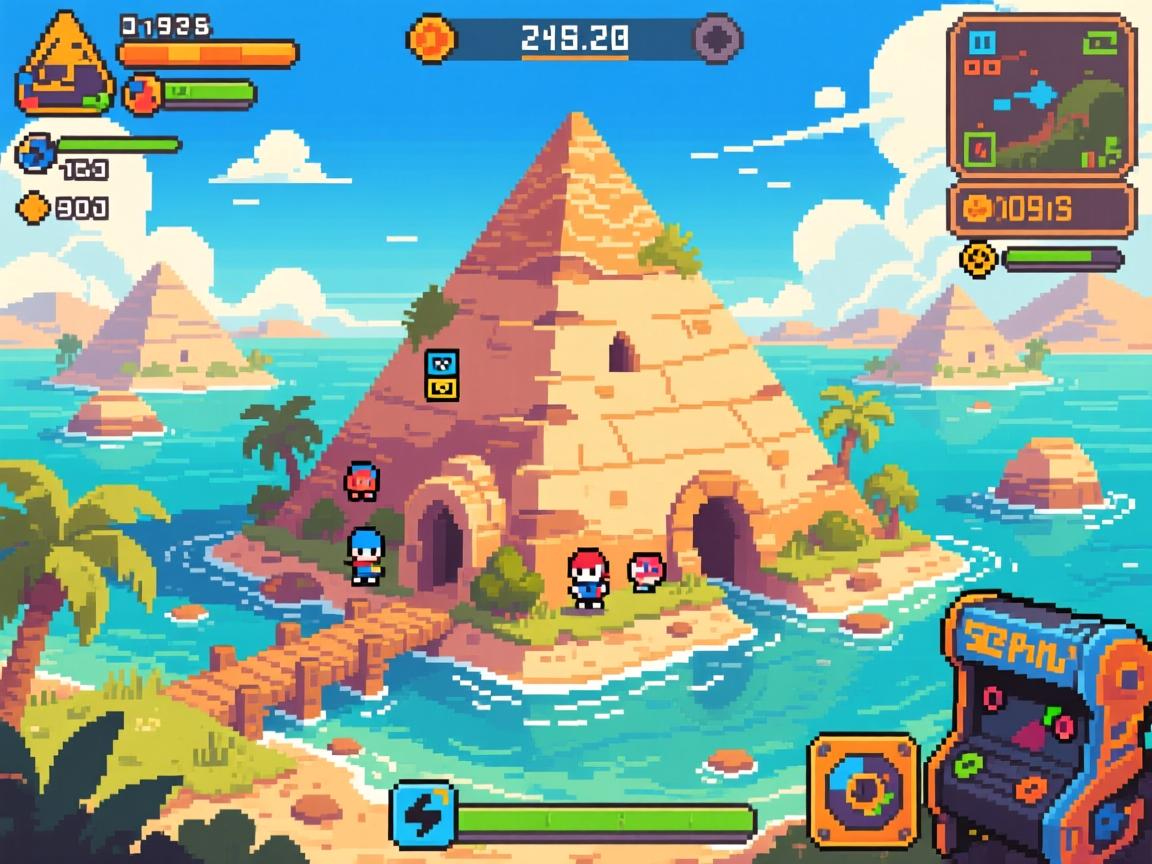Select the green-framed square marker on the minimap
The width and height of the screenshot is (1152, 864).
point(978,150)
